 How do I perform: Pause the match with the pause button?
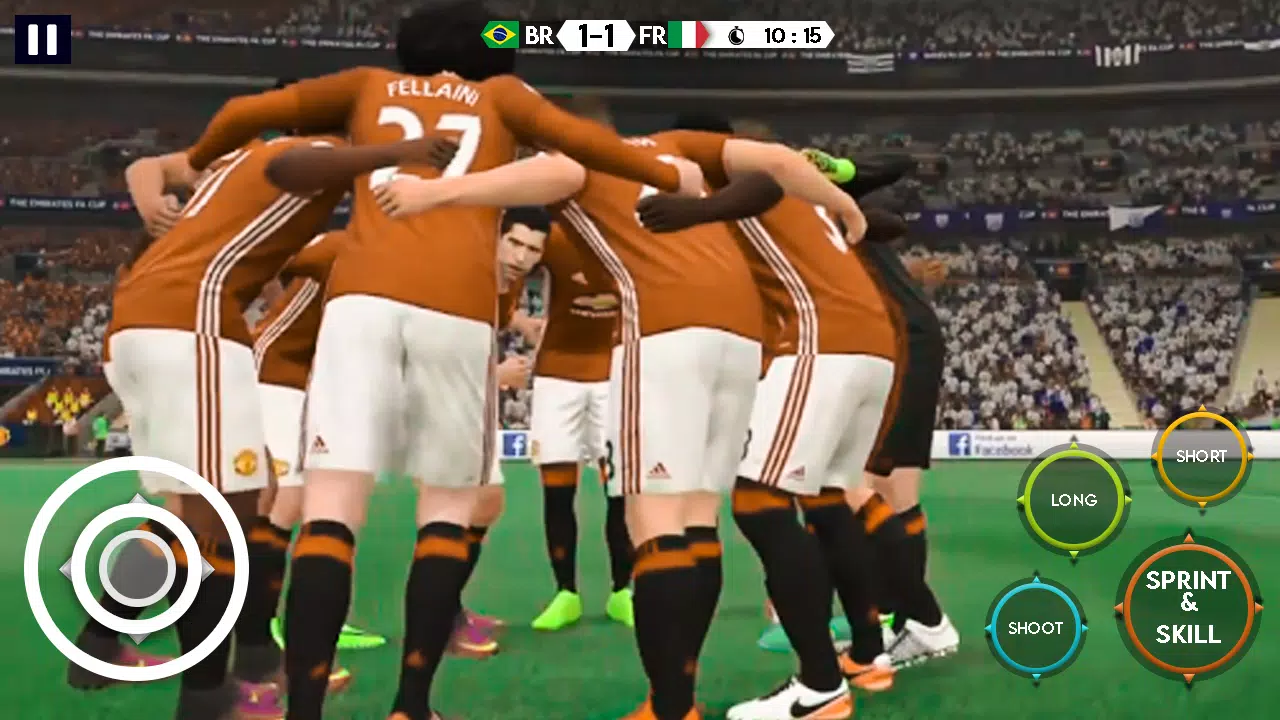[x=43, y=39]
